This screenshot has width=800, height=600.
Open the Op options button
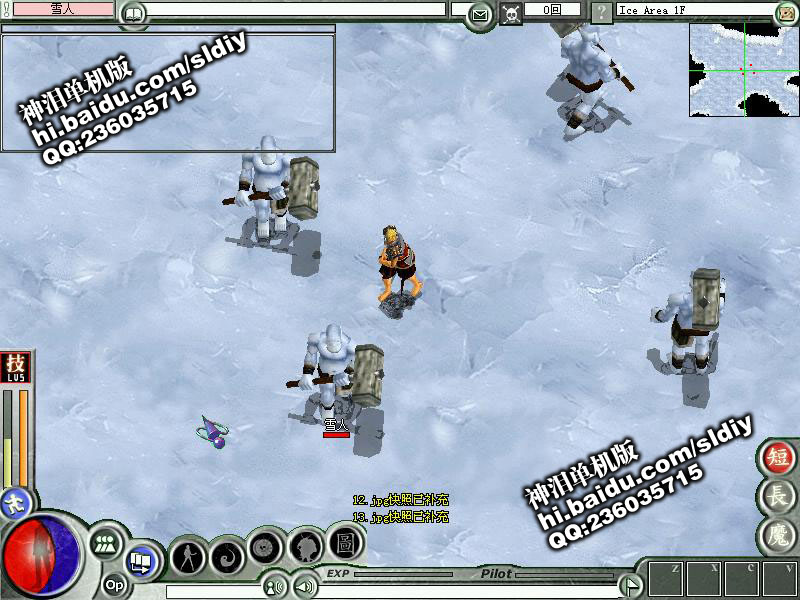[x=114, y=584]
